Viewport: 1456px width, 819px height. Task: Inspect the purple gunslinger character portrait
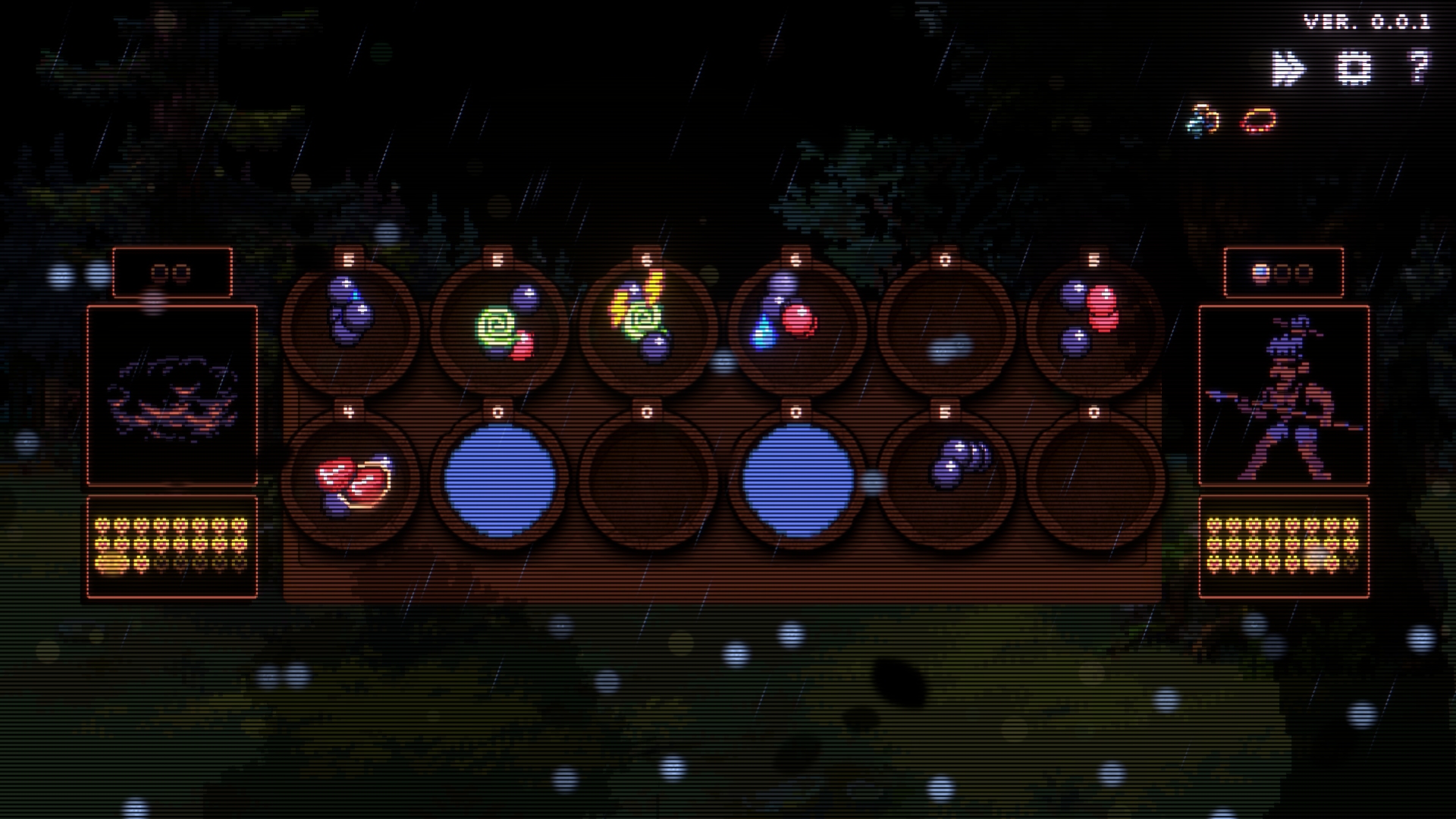tap(1283, 395)
